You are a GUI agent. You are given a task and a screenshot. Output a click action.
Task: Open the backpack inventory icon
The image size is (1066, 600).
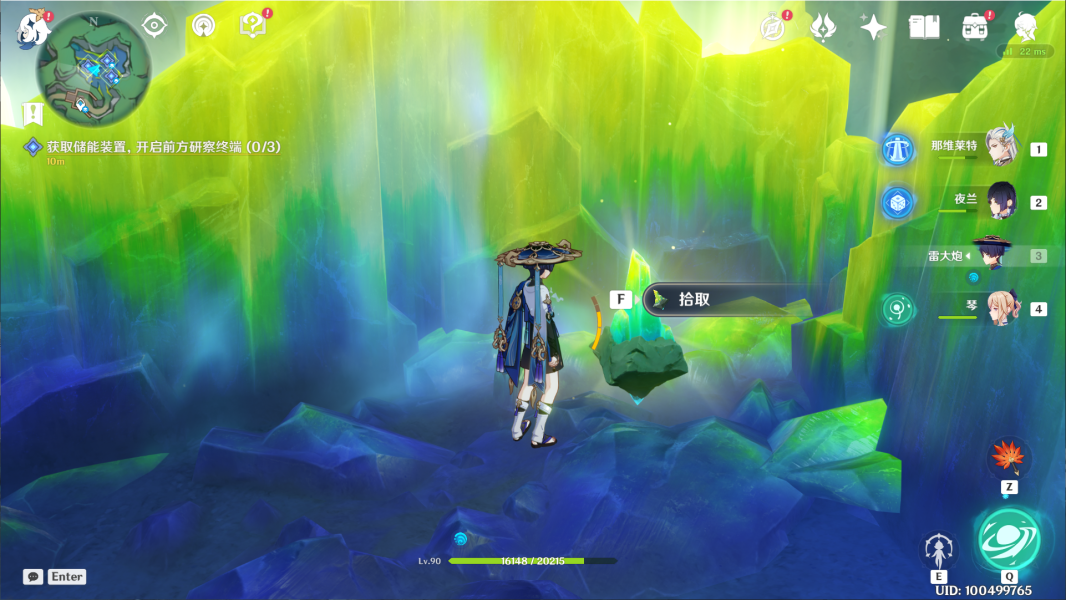(x=975, y=27)
